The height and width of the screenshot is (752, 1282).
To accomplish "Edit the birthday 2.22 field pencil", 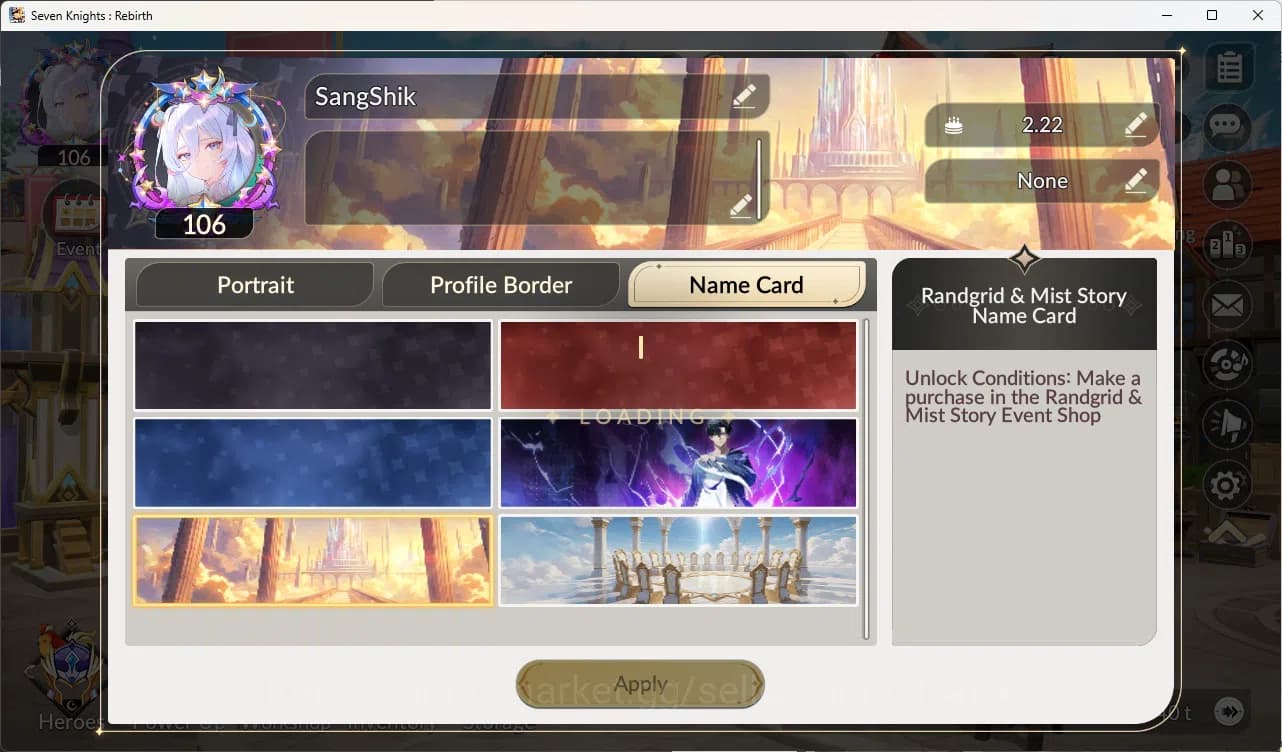I will pos(1135,125).
